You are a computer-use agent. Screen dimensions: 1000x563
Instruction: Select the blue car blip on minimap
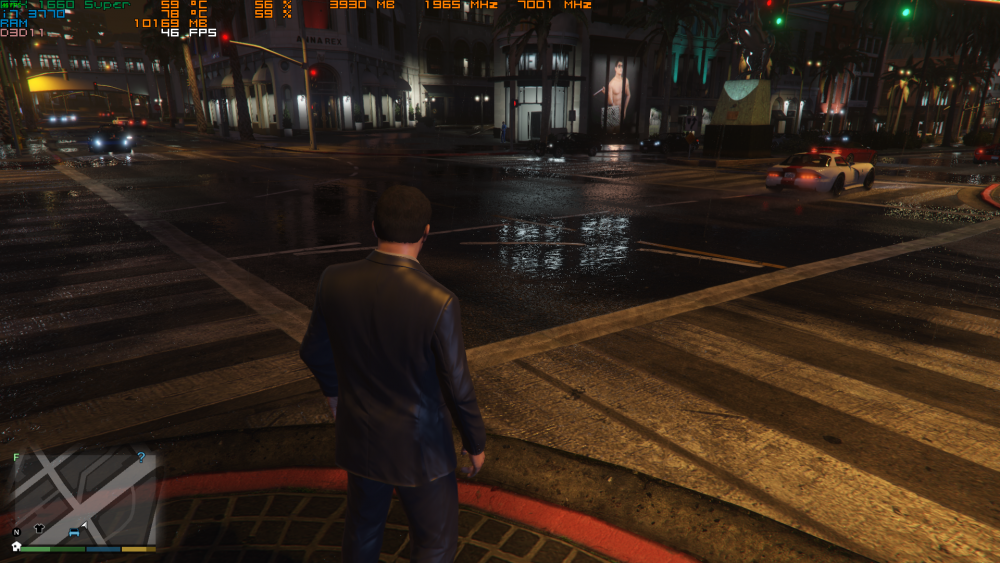(74, 534)
